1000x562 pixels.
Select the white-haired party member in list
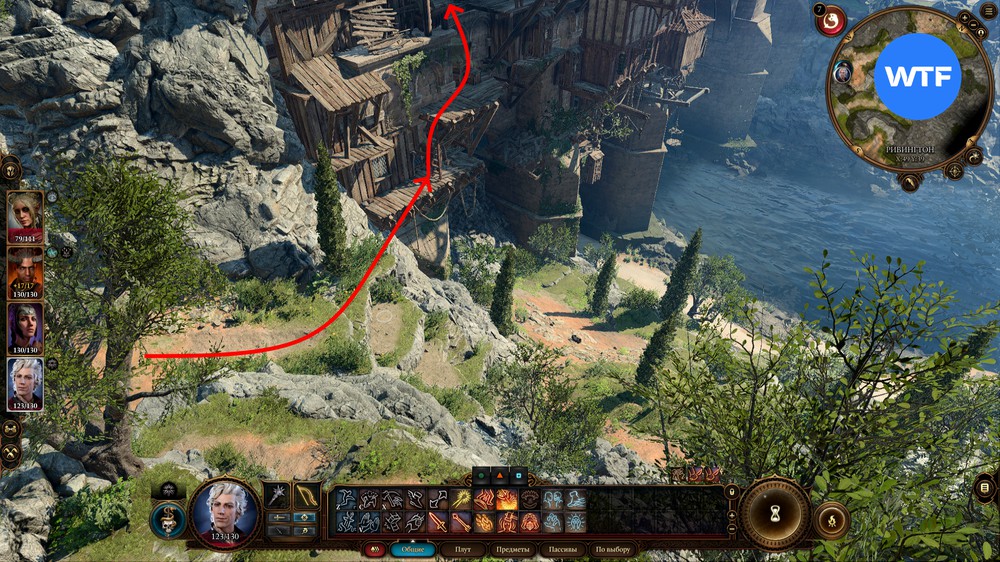25,380
